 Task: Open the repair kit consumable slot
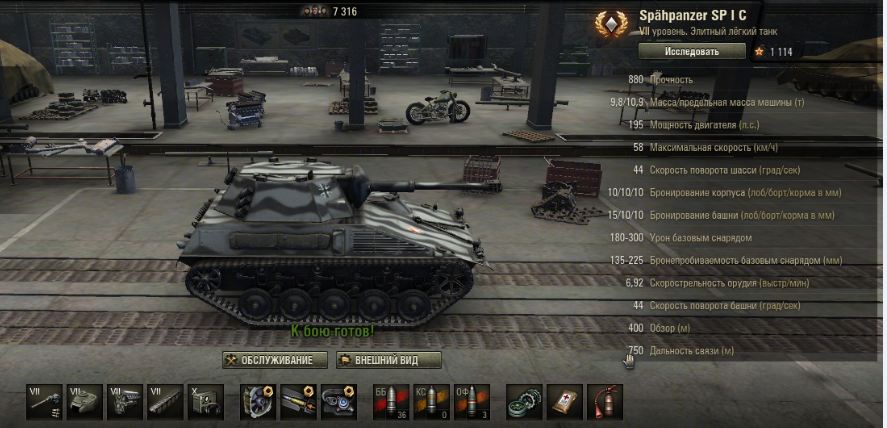point(523,401)
